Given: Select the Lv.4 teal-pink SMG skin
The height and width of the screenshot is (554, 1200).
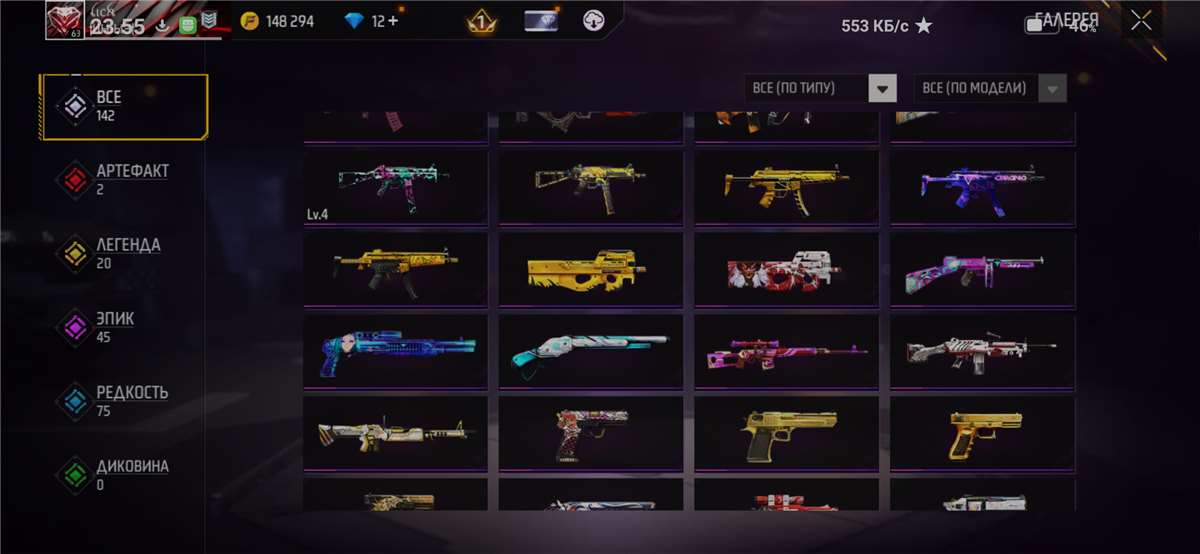Looking at the screenshot, I should [x=396, y=186].
